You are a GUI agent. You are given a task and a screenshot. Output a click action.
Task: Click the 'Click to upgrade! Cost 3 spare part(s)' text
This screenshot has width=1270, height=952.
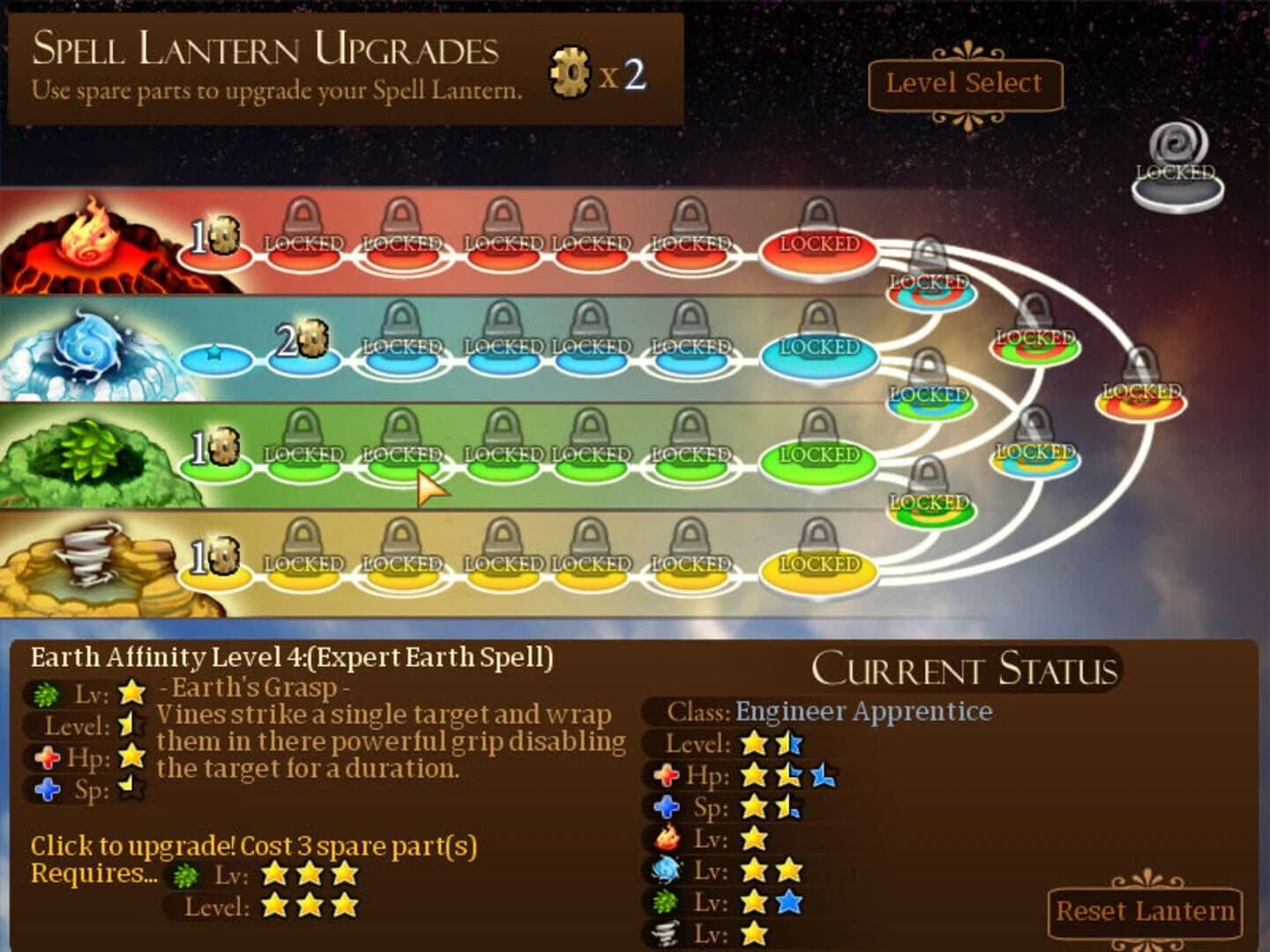click(x=254, y=845)
